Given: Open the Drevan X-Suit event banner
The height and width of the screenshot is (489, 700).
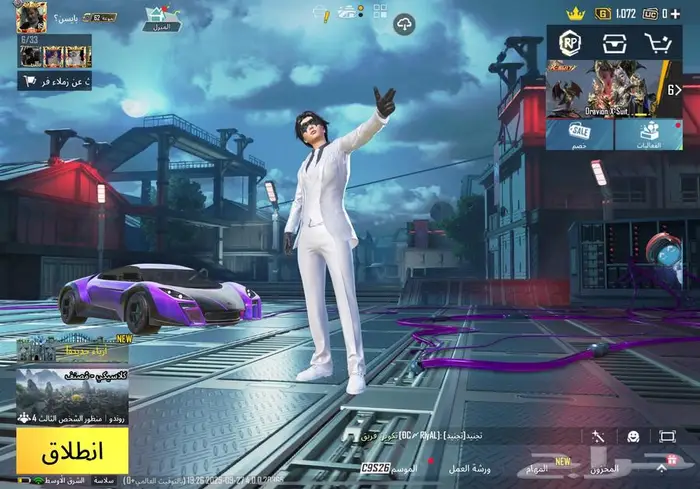Looking at the screenshot, I should click(612, 90).
